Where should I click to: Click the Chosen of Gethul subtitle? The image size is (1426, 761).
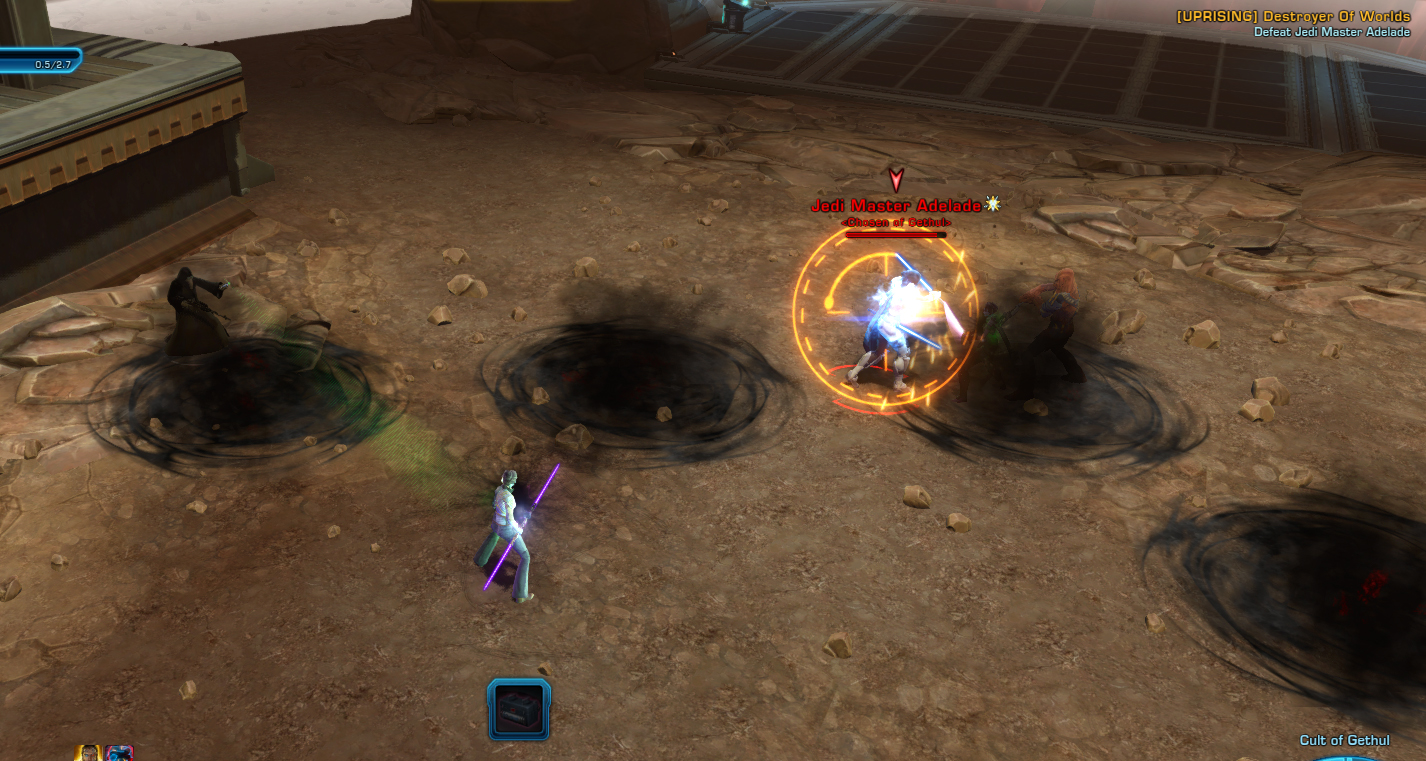(x=894, y=221)
